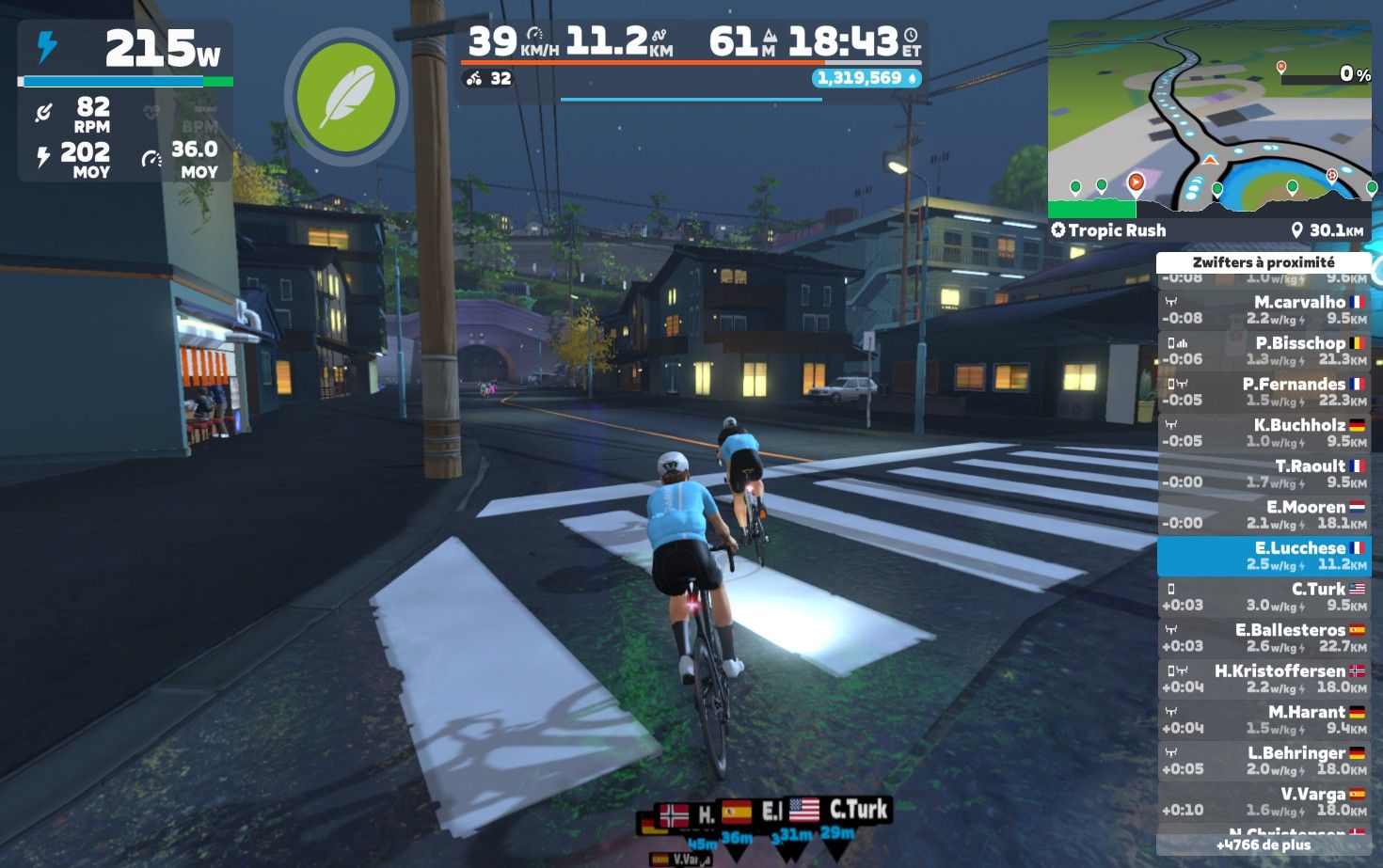1383x868 pixels.
Task: Select M.carvalho in nearby riders list
Action: click(x=1264, y=309)
